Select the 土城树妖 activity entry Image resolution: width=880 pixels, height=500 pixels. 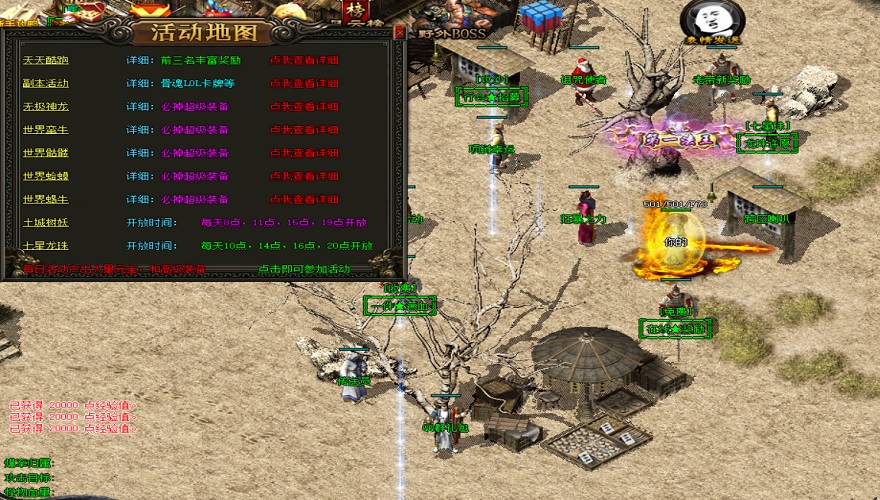pyautogui.click(x=45, y=222)
